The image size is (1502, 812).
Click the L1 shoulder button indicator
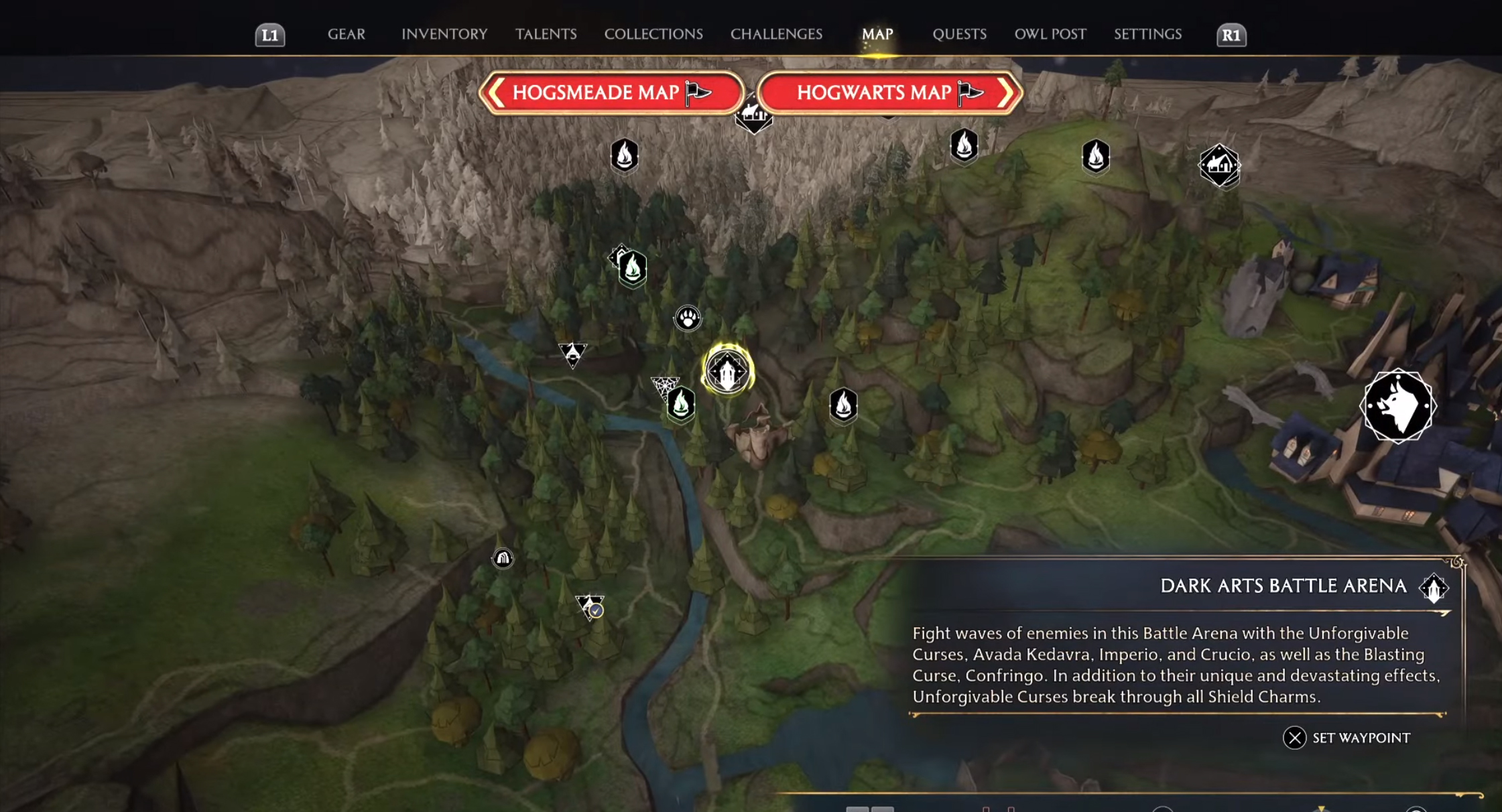(271, 34)
